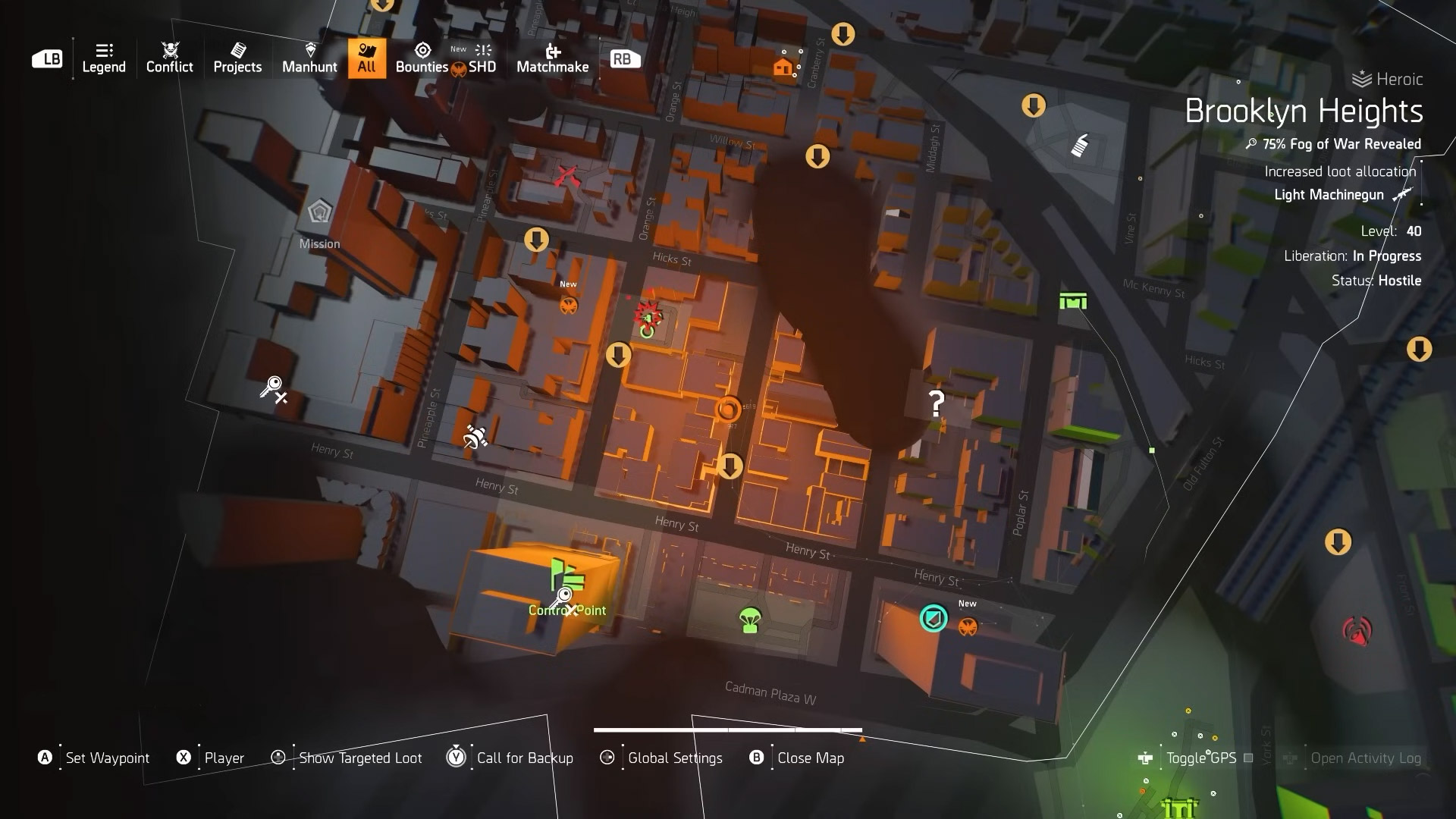
Task: Select the Mission marker on the map
Action: (319, 212)
